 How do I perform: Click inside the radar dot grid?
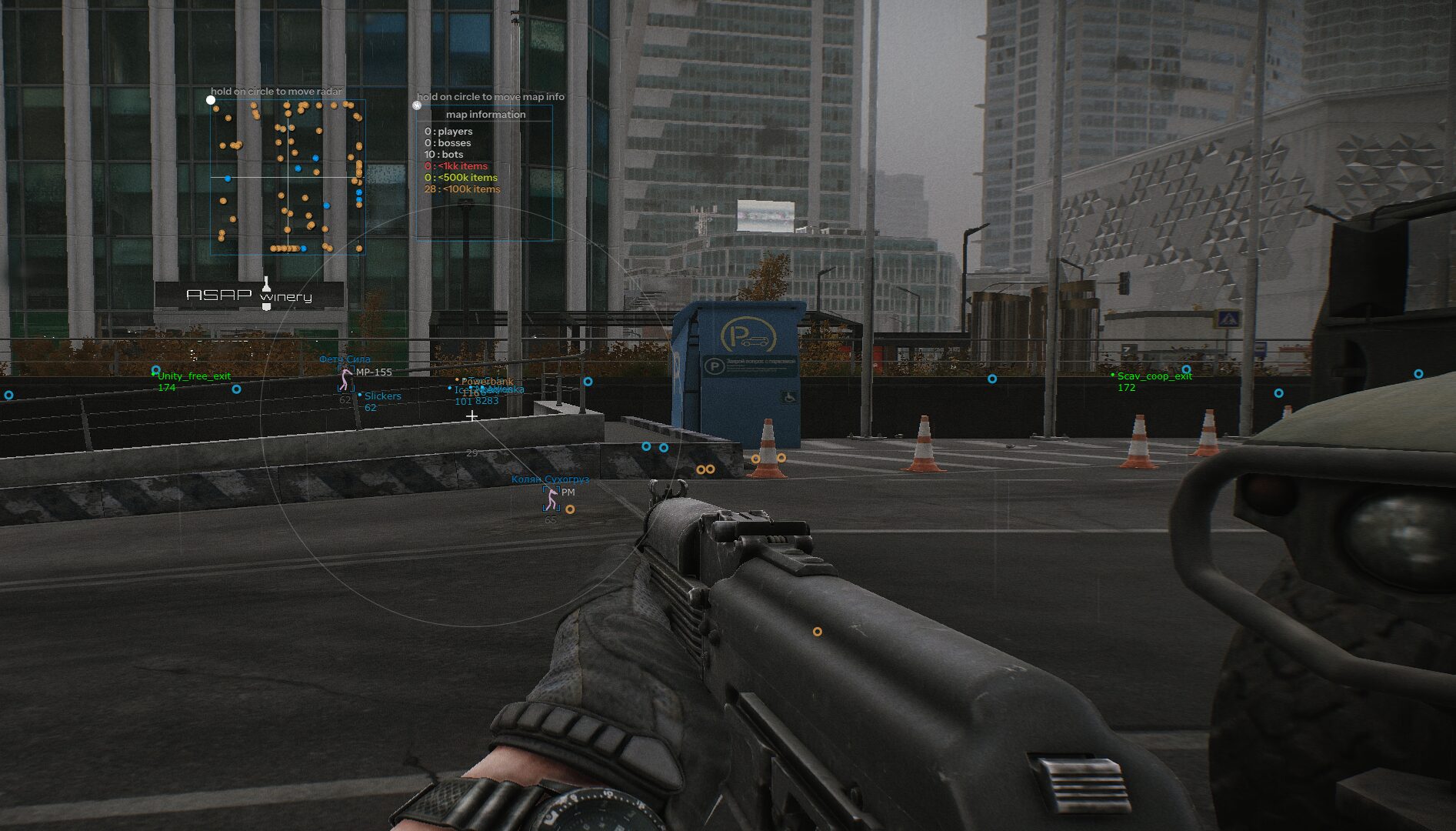tap(287, 178)
